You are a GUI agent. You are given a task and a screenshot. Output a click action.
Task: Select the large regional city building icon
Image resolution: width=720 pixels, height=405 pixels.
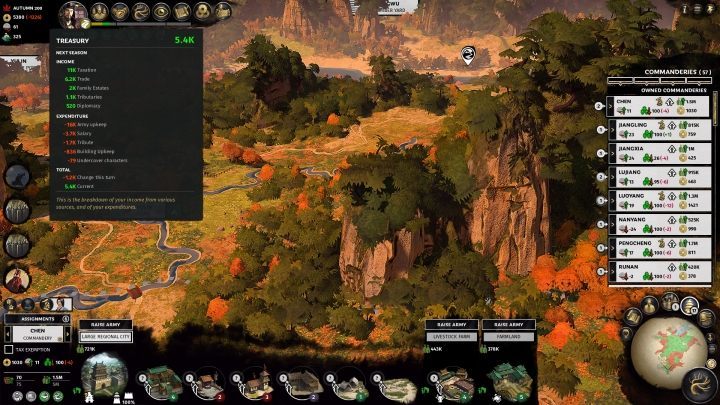click(x=104, y=378)
